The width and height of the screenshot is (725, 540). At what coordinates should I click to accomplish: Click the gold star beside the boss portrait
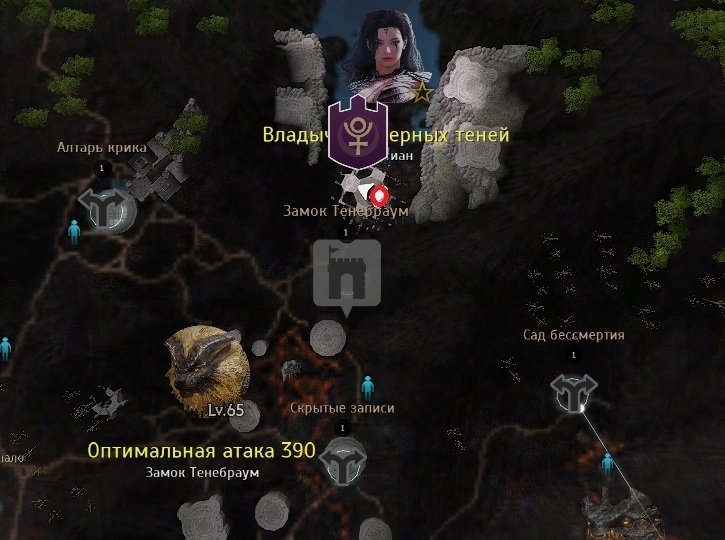tap(422, 94)
